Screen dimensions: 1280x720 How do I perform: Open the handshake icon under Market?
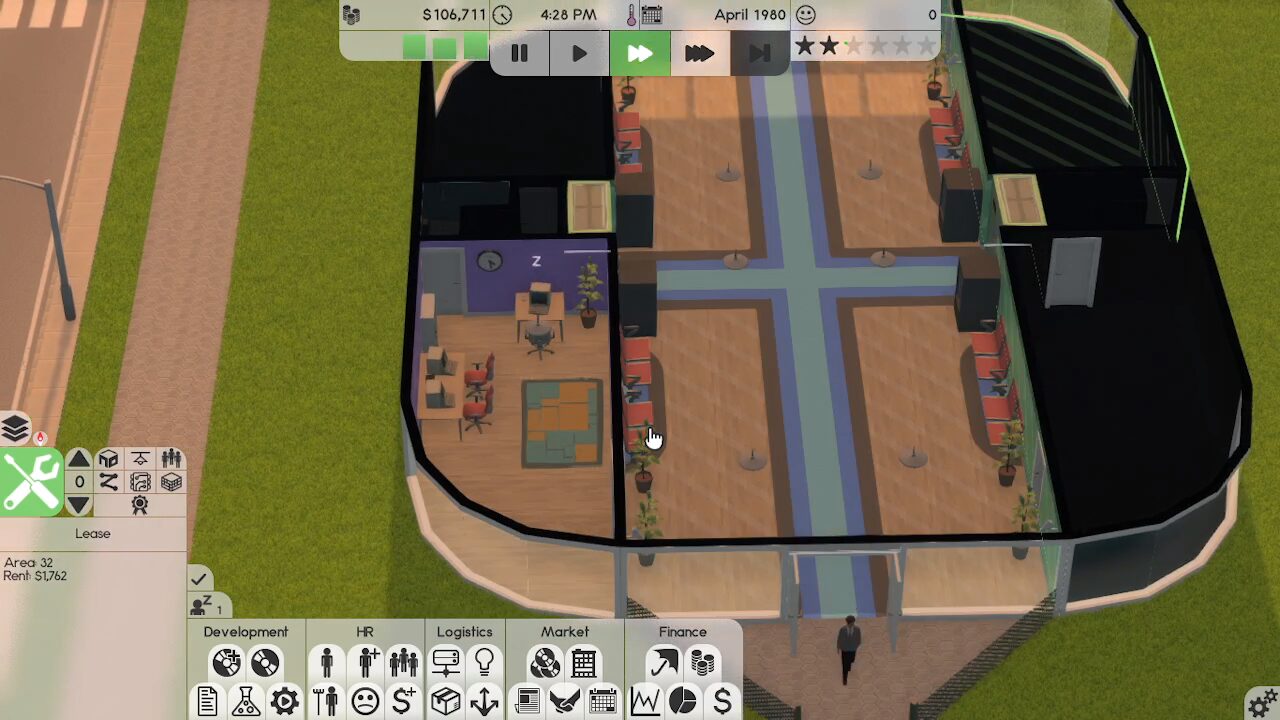click(x=564, y=701)
